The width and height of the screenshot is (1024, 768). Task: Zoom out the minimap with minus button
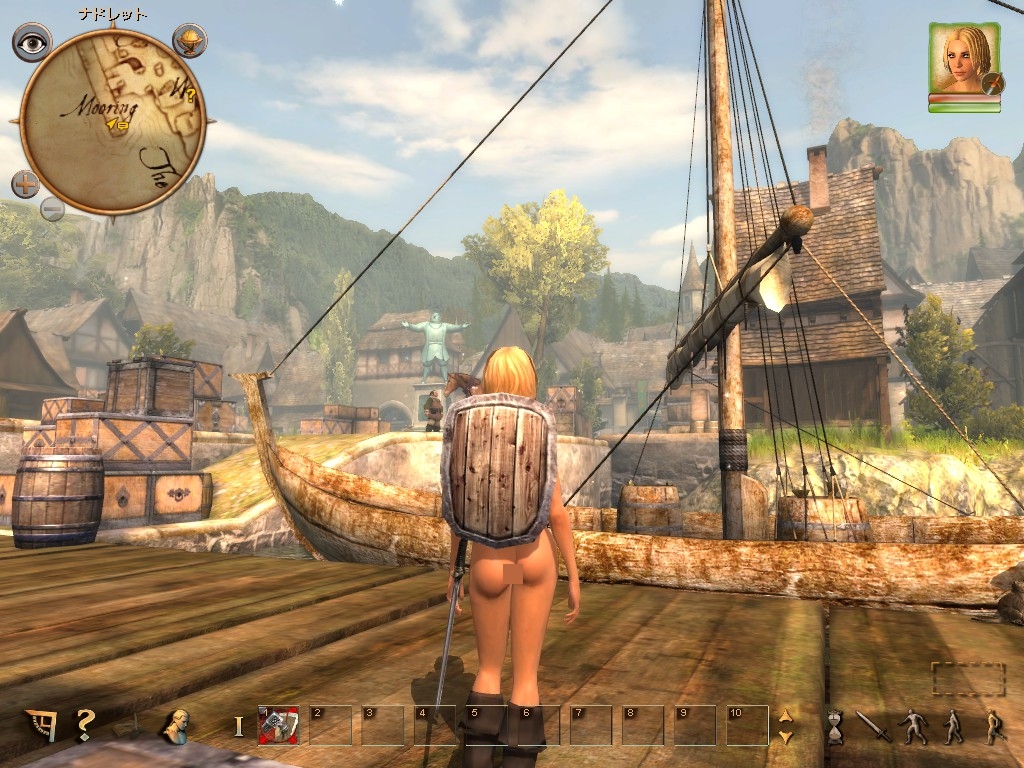tap(52, 210)
